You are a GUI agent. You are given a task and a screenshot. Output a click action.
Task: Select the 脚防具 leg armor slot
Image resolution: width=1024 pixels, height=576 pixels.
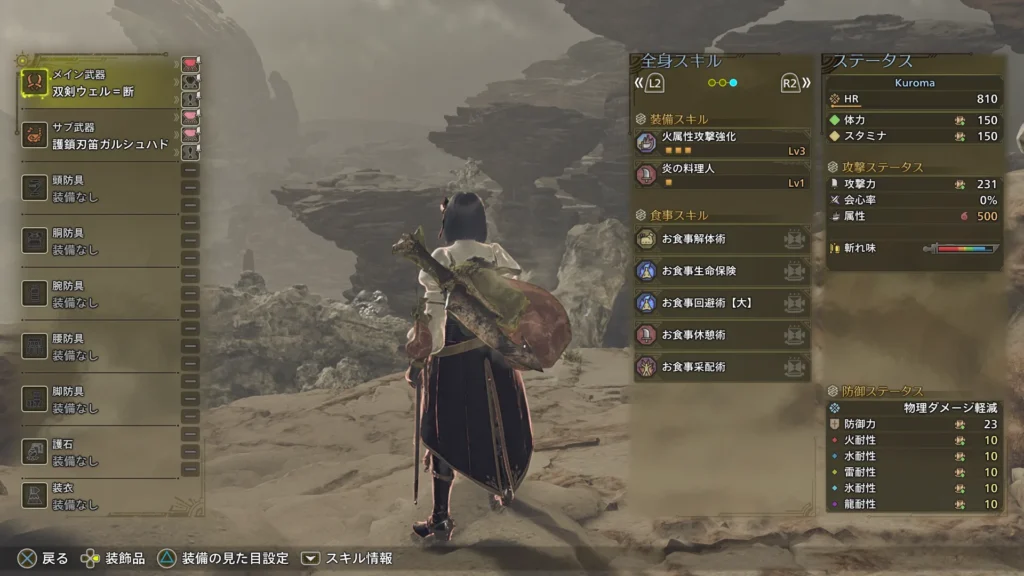coord(98,399)
